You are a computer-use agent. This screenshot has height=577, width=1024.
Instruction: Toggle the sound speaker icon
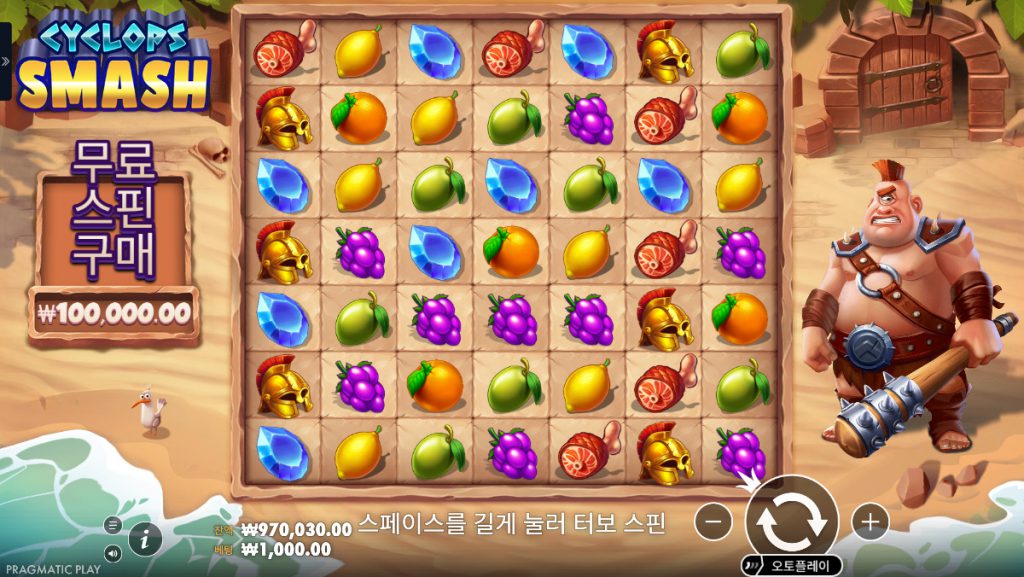click(x=112, y=552)
